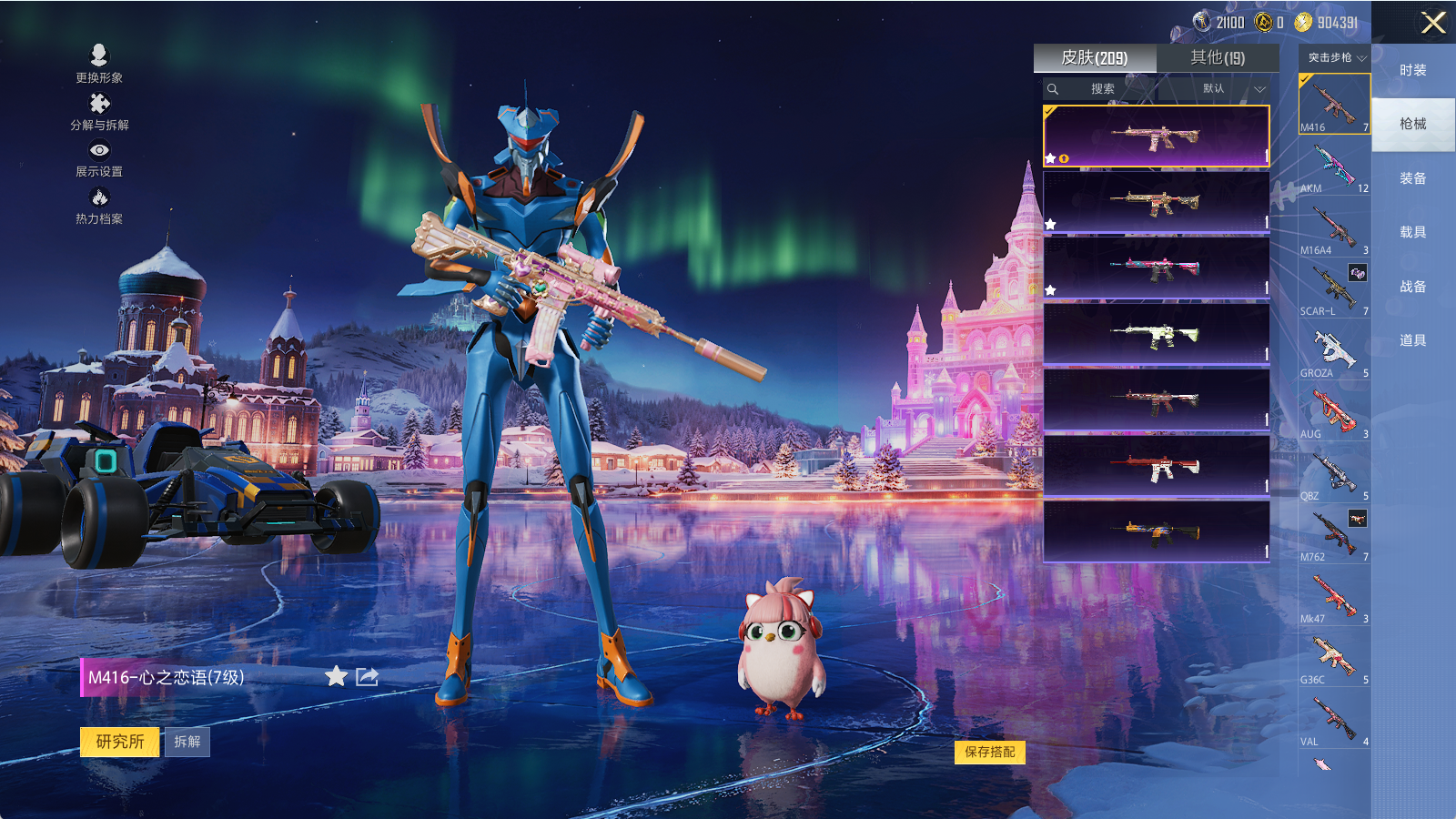Select the red and white M416 skin
This screenshot has height=819, width=1456.
1156,467
